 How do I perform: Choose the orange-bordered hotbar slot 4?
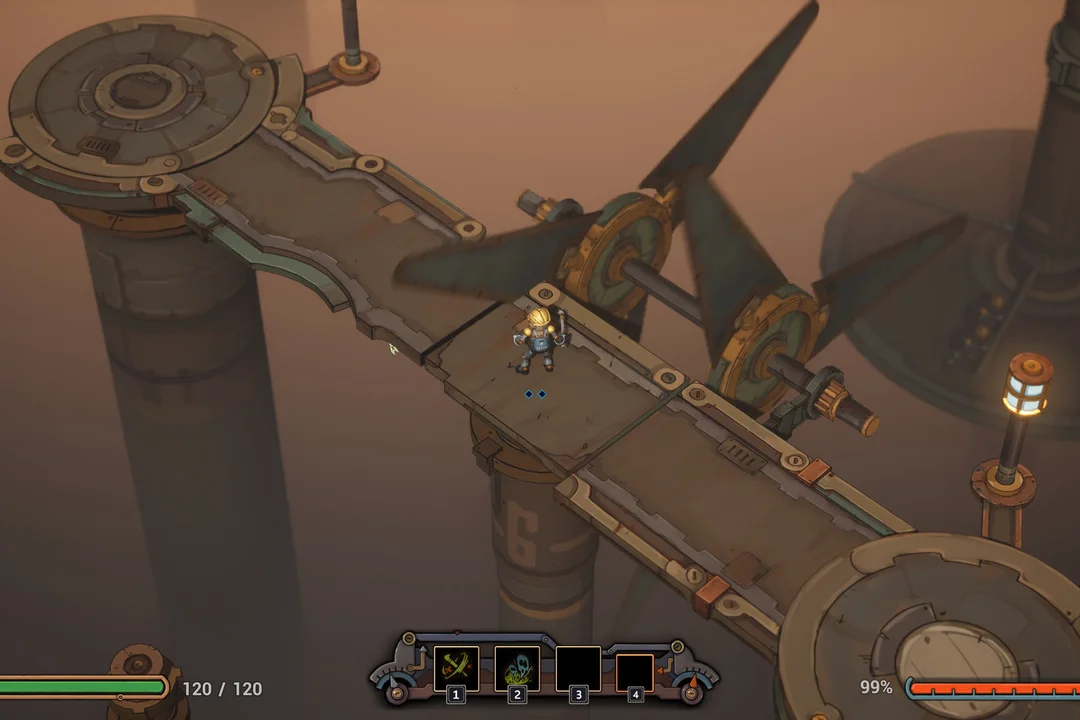[635, 671]
